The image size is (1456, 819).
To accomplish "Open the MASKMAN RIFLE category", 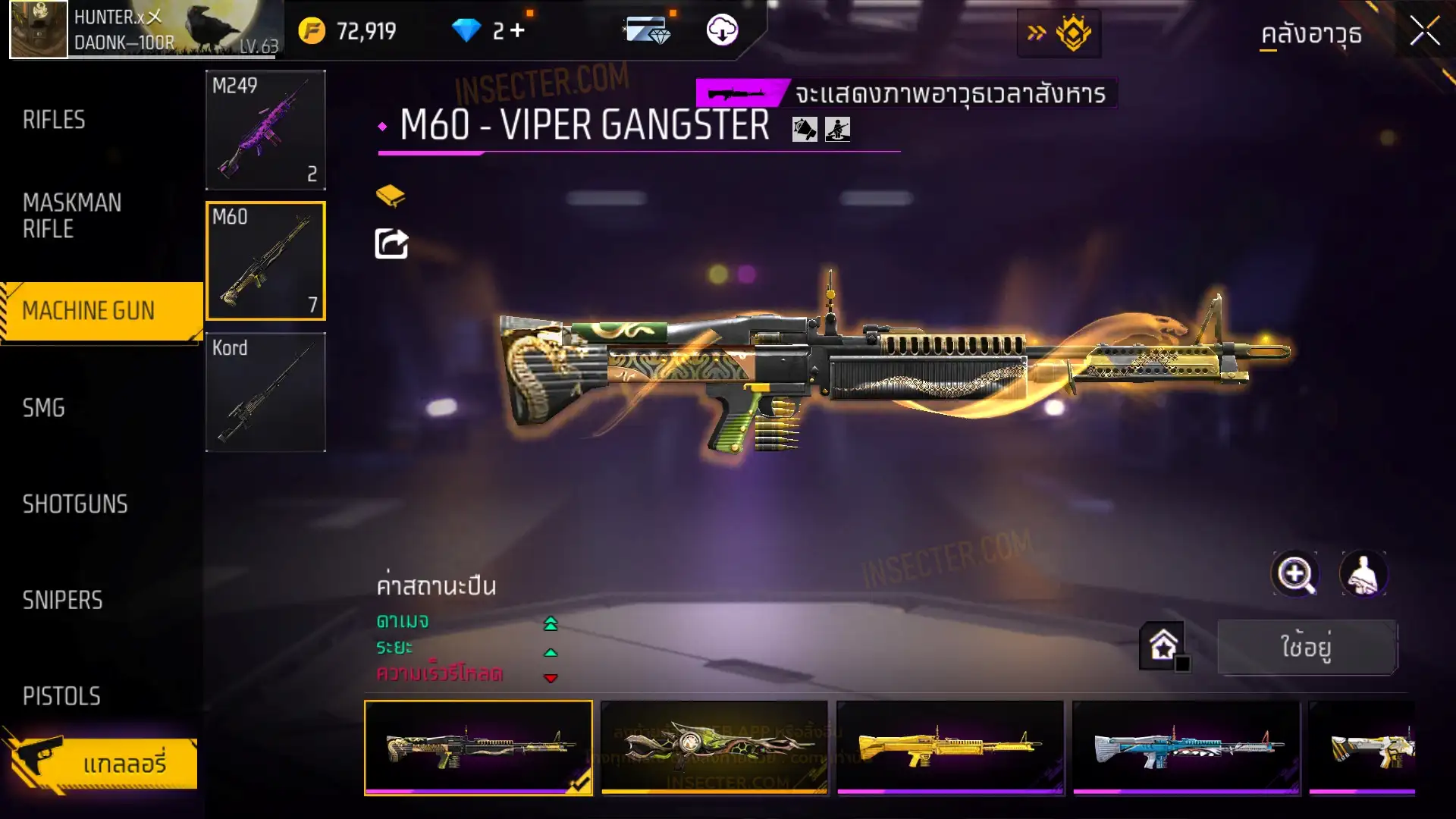I will coord(72,216).
